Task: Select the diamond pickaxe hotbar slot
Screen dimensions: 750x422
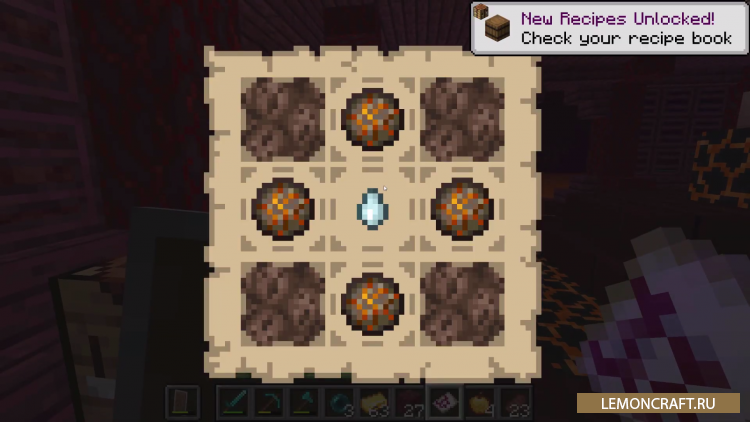Action: coord(268,402)
